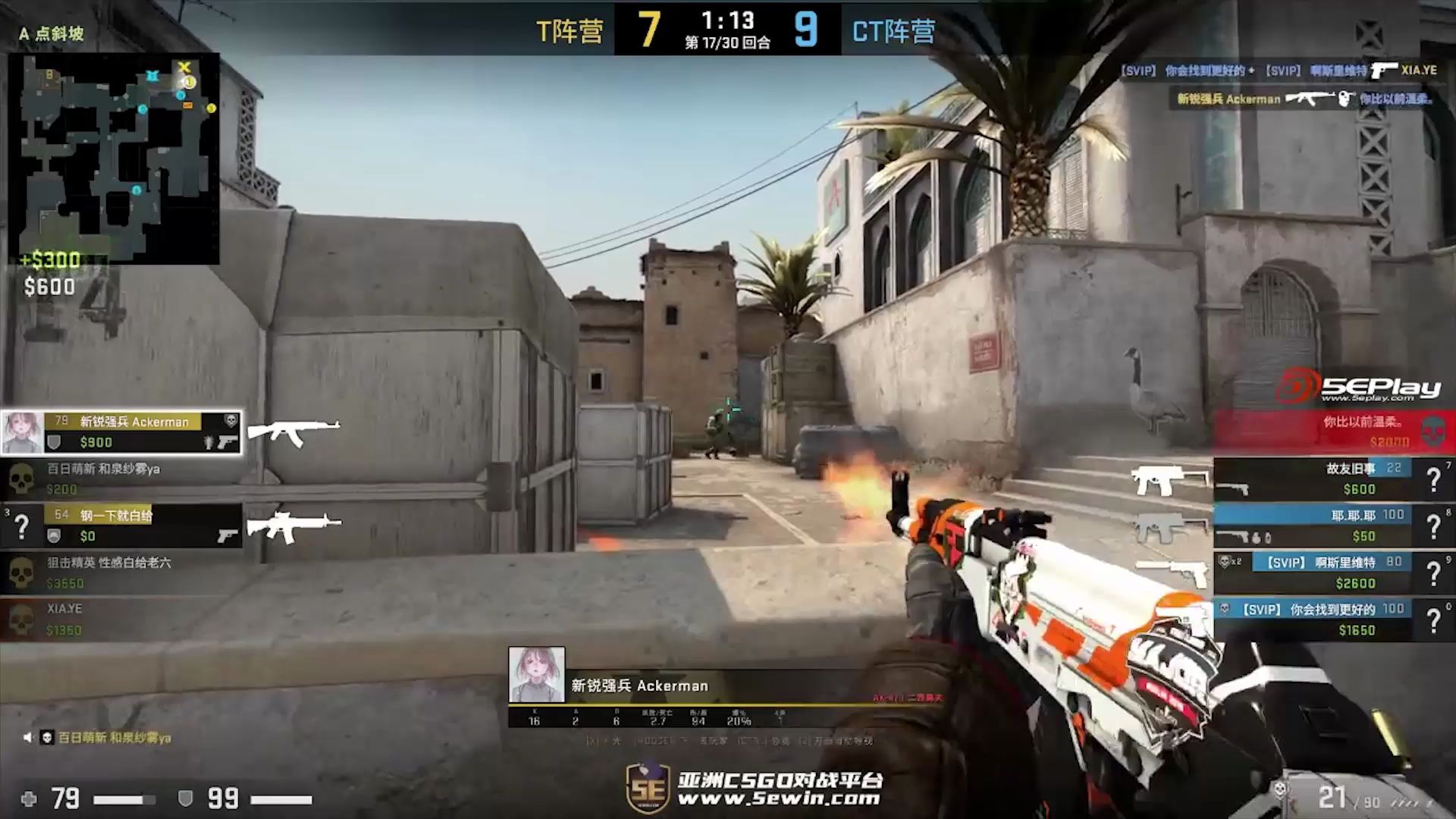Click the defuse-kit skull badge next to 啊斯里维特

point(1224,560)
